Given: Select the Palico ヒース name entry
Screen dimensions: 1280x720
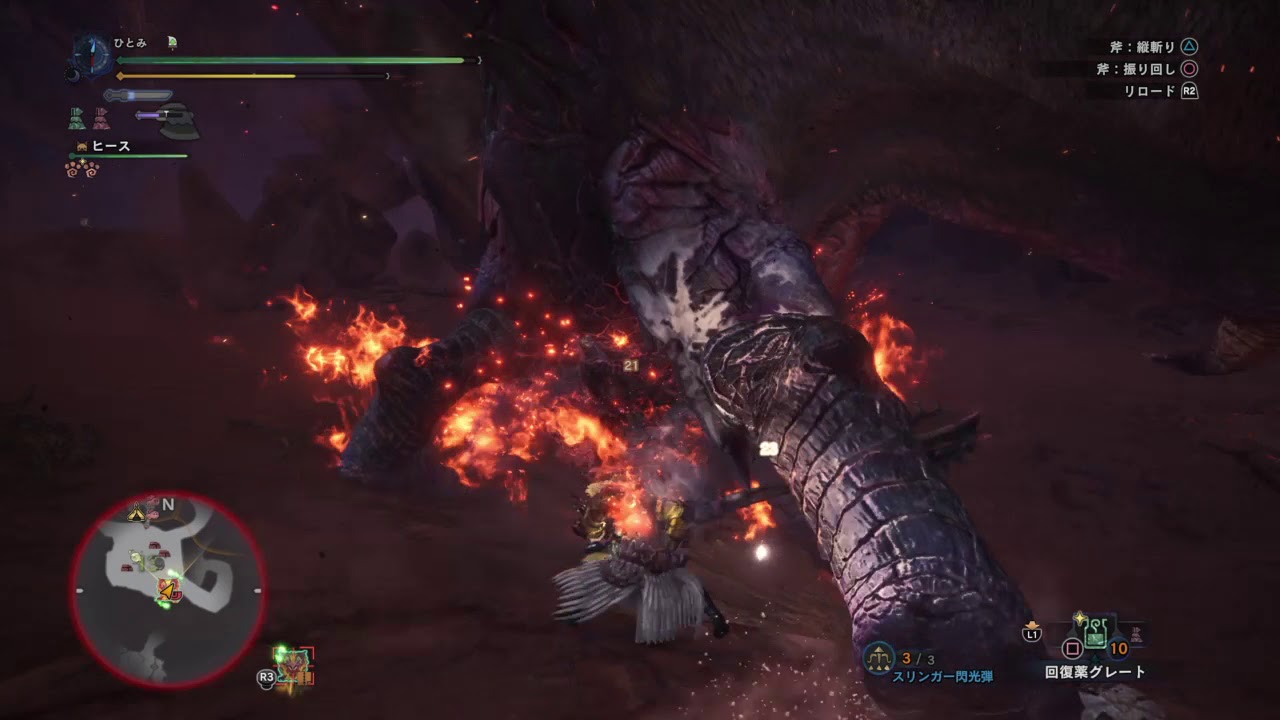Looking at the screenshot, I should tap(110, 147).
